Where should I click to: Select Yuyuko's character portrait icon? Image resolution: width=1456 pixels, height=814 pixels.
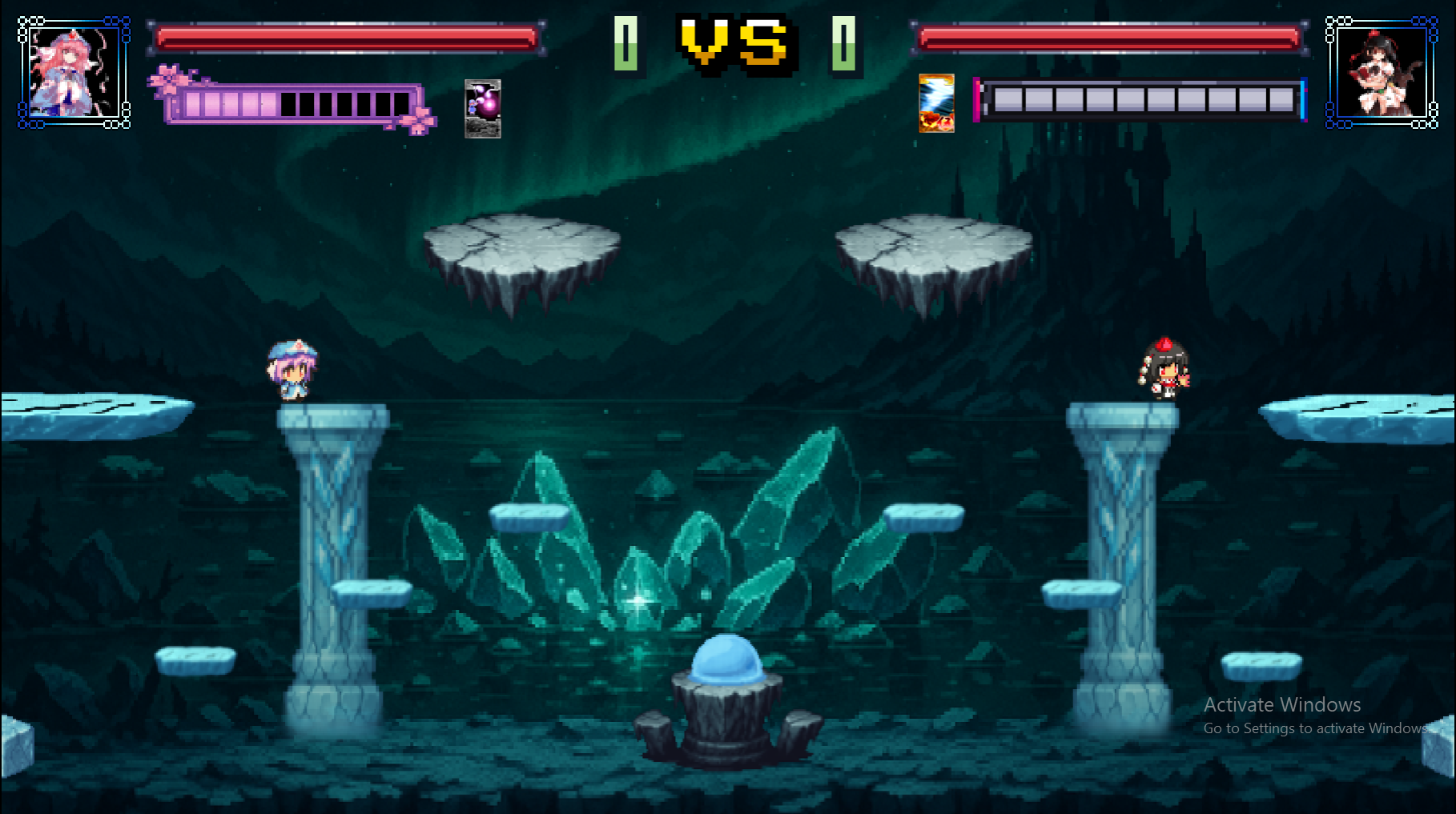72,72
